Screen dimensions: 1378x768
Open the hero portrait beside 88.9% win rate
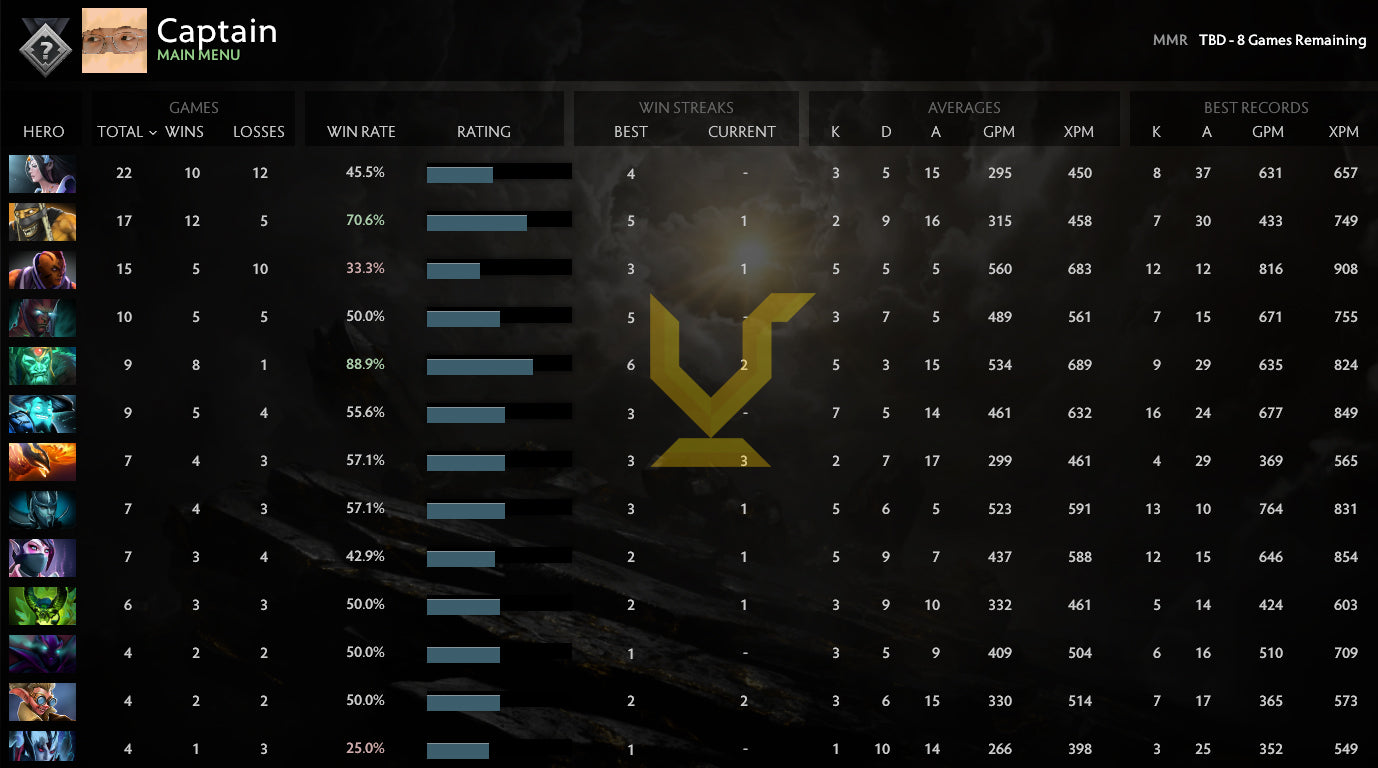(42, 365)
